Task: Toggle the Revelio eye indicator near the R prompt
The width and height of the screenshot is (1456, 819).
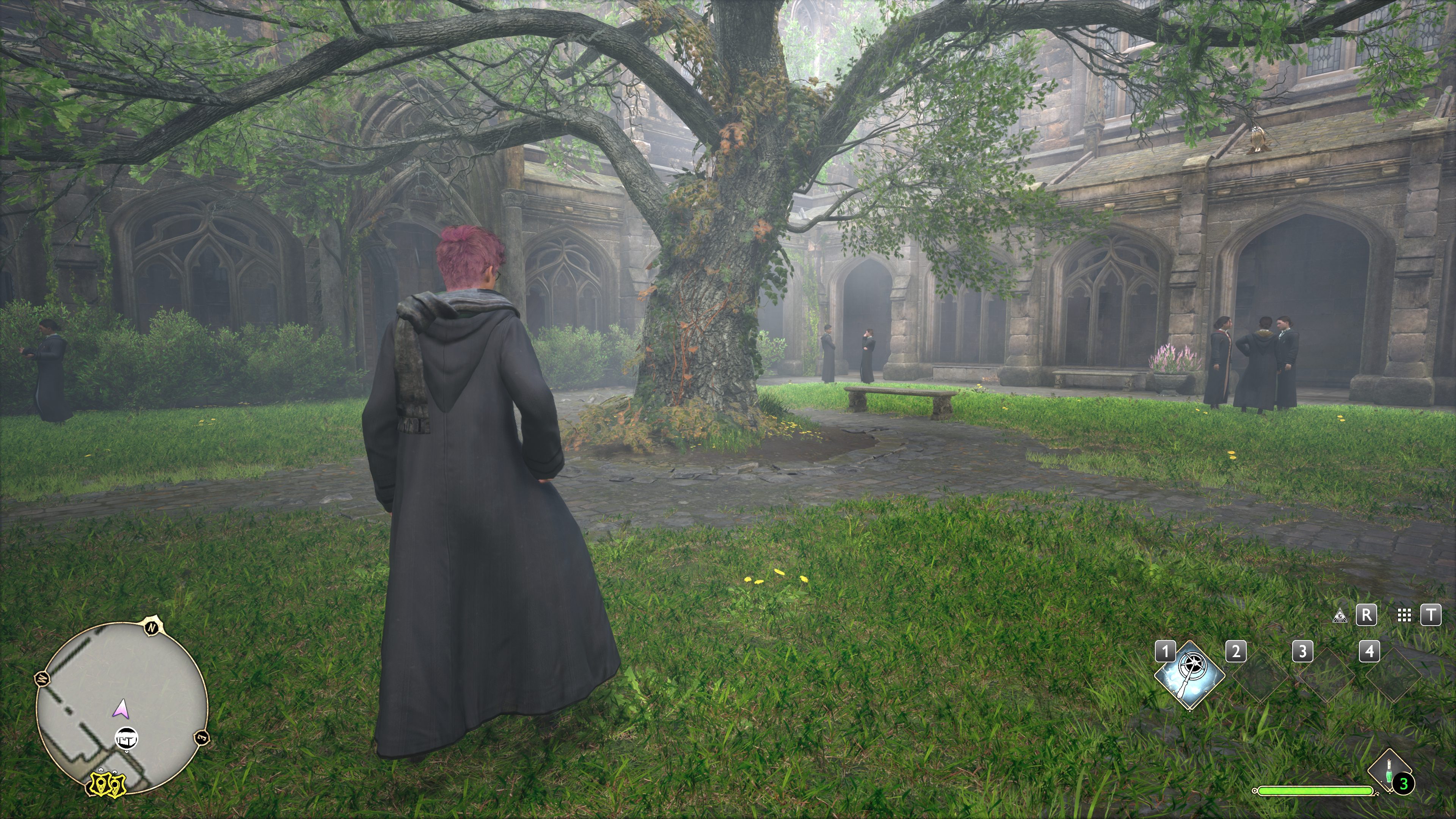Action: point(1340,615)
